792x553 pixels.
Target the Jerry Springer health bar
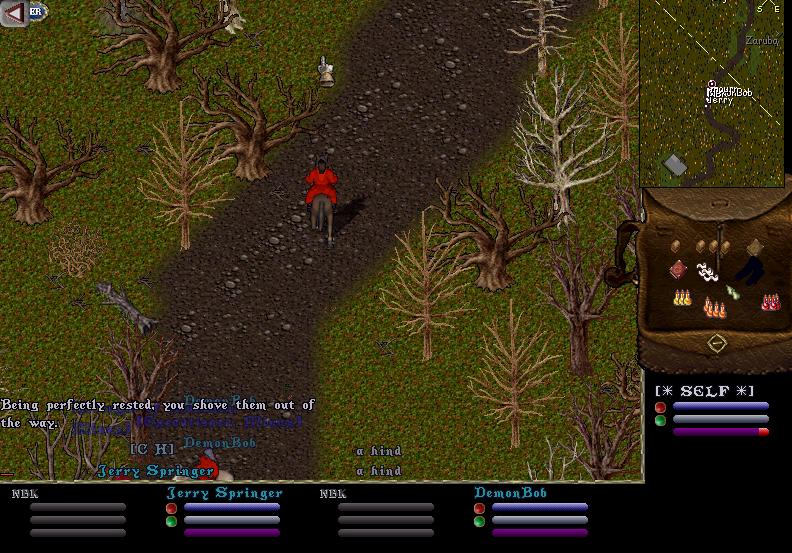click(x=231, y=507)
